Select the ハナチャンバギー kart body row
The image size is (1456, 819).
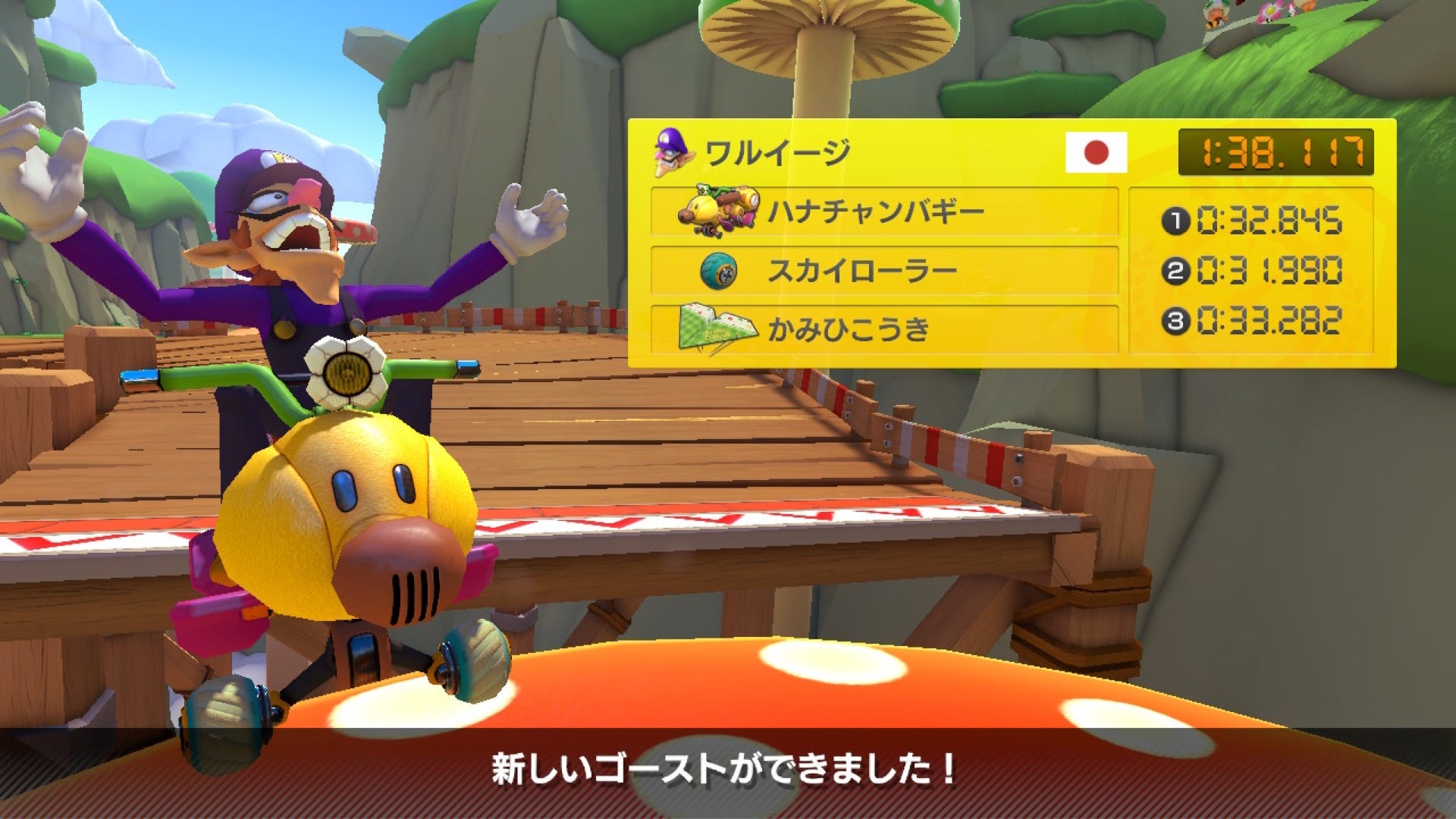tap(884, 212)
